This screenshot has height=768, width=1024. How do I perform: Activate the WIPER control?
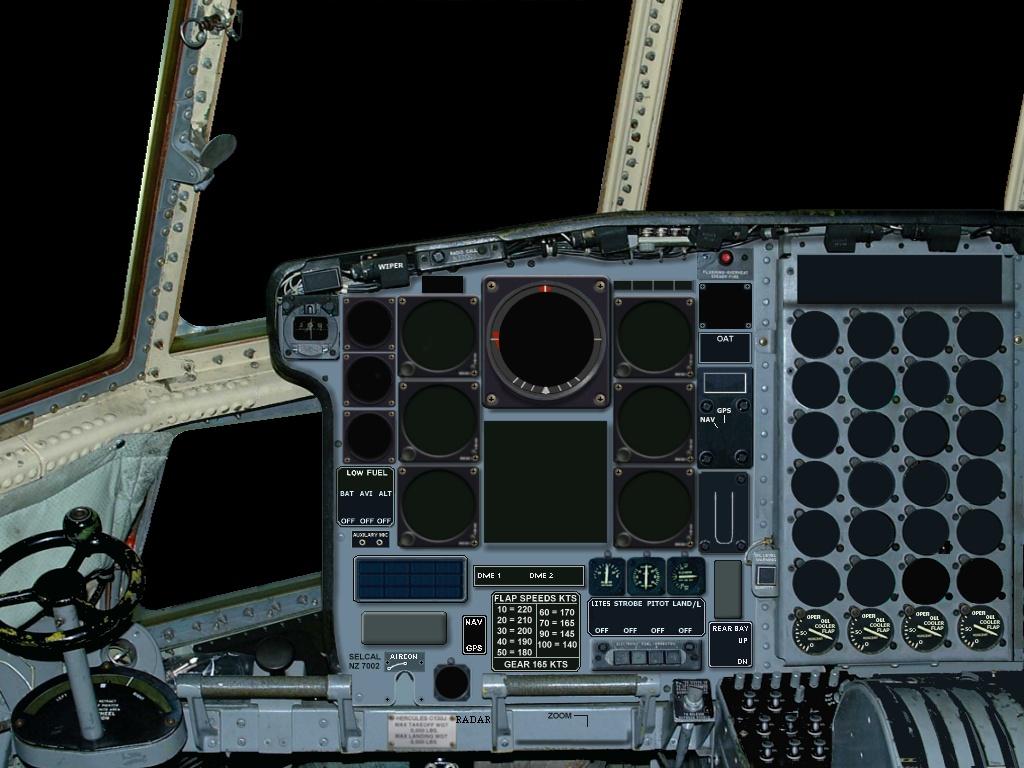[390, 267]
